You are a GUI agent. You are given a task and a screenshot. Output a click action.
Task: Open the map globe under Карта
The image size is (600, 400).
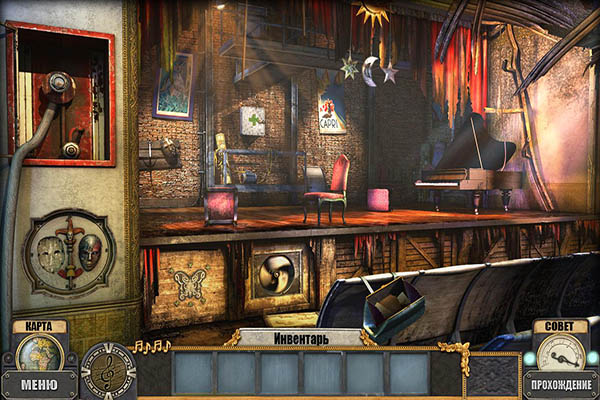[39, 353]
